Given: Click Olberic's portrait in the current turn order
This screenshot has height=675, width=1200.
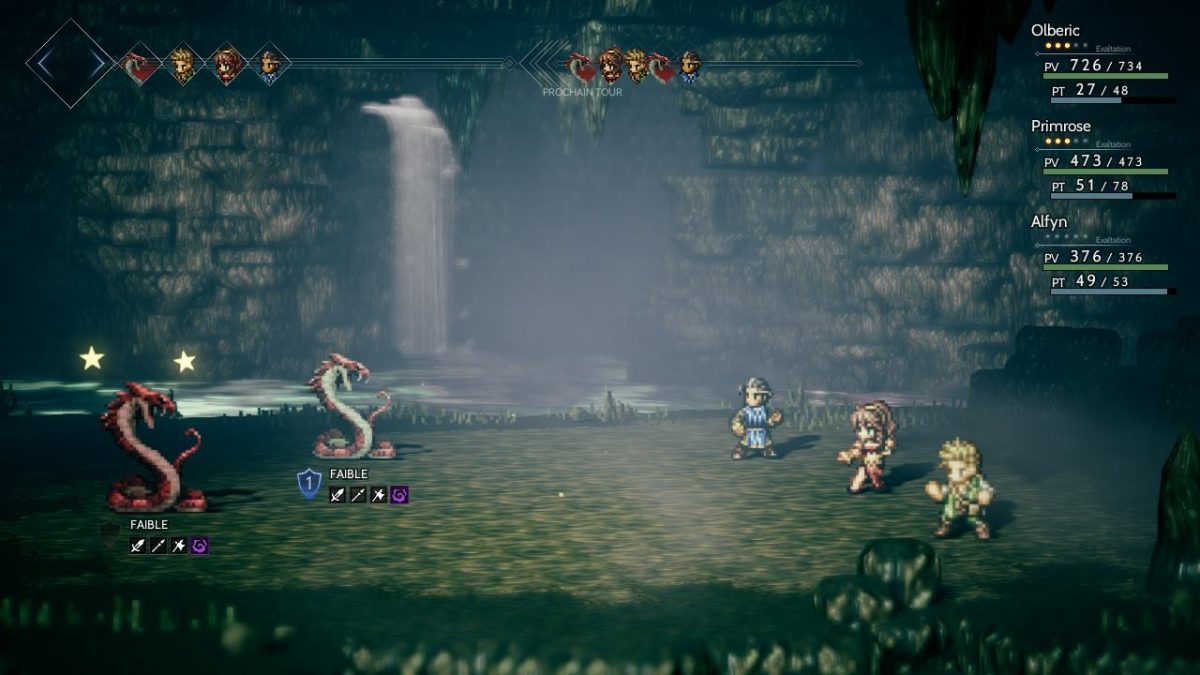Looking at the screenshot, I should (x=269, y=64).
